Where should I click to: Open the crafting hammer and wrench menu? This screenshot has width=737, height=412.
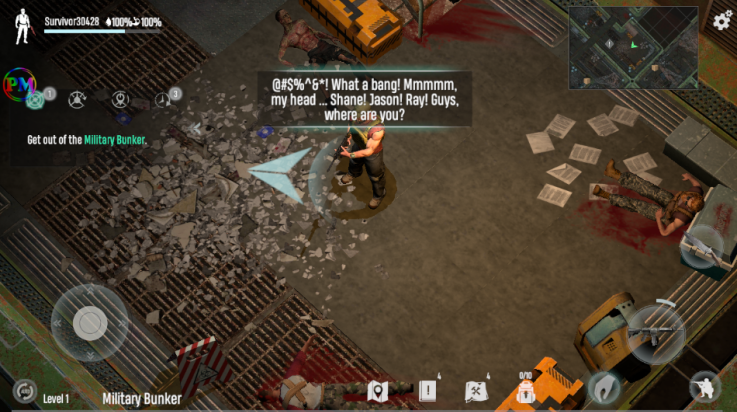[477, 391]
